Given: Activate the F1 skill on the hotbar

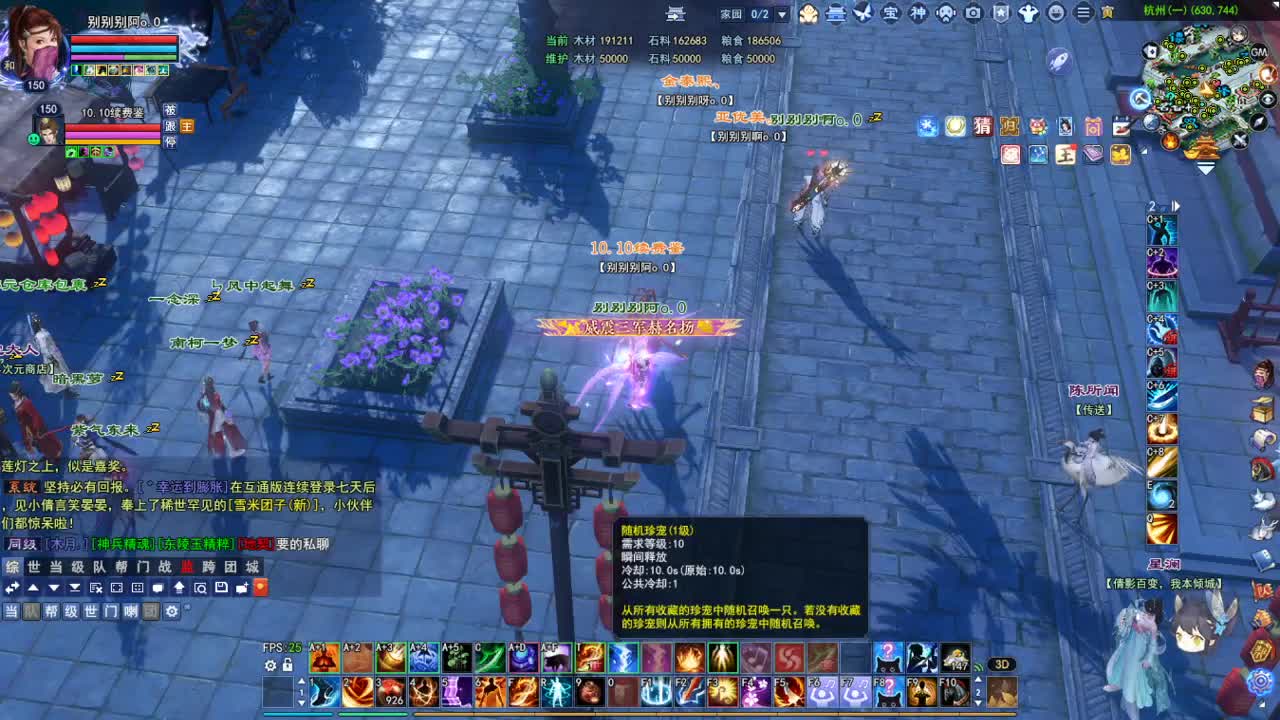Looking at the screenshot, I should (x=658, y=692).
